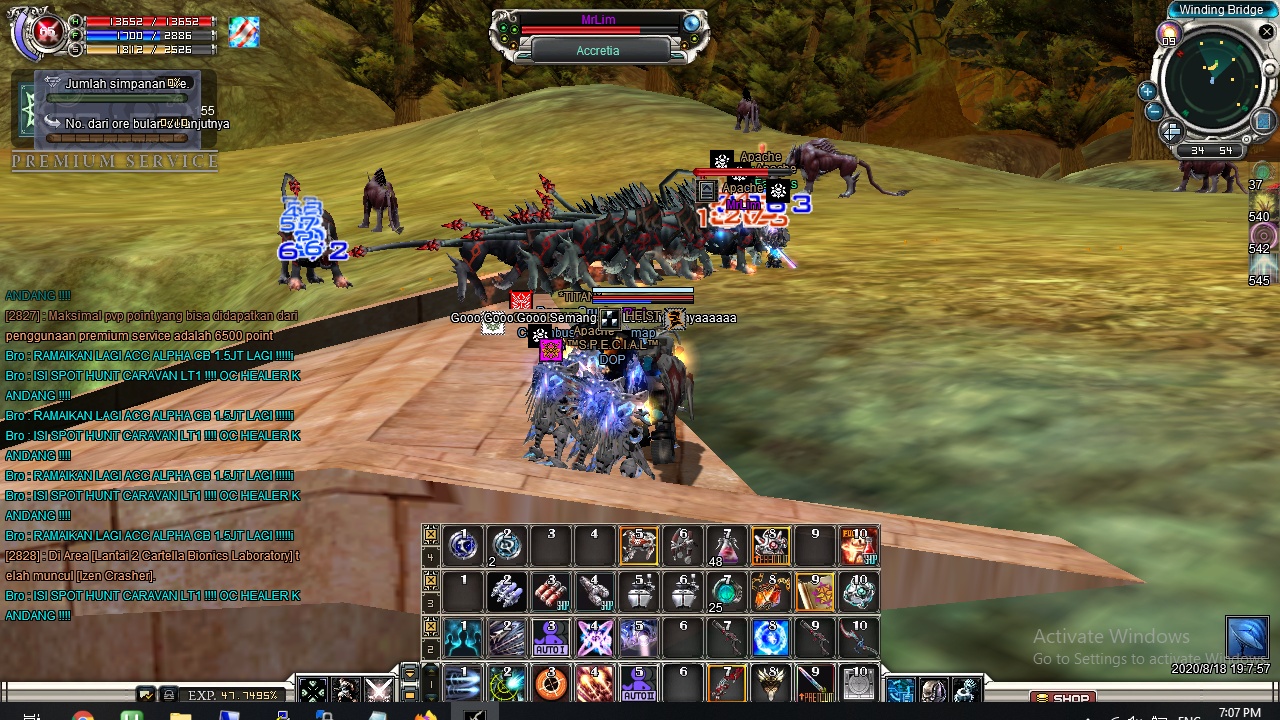Use the teal orb item with 25 count

[727, 592]
